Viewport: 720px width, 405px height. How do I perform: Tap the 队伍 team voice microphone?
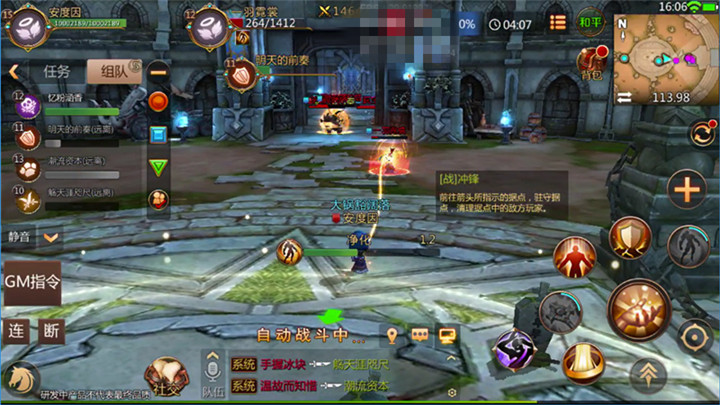pyautogui.click(x=213, y=372)
